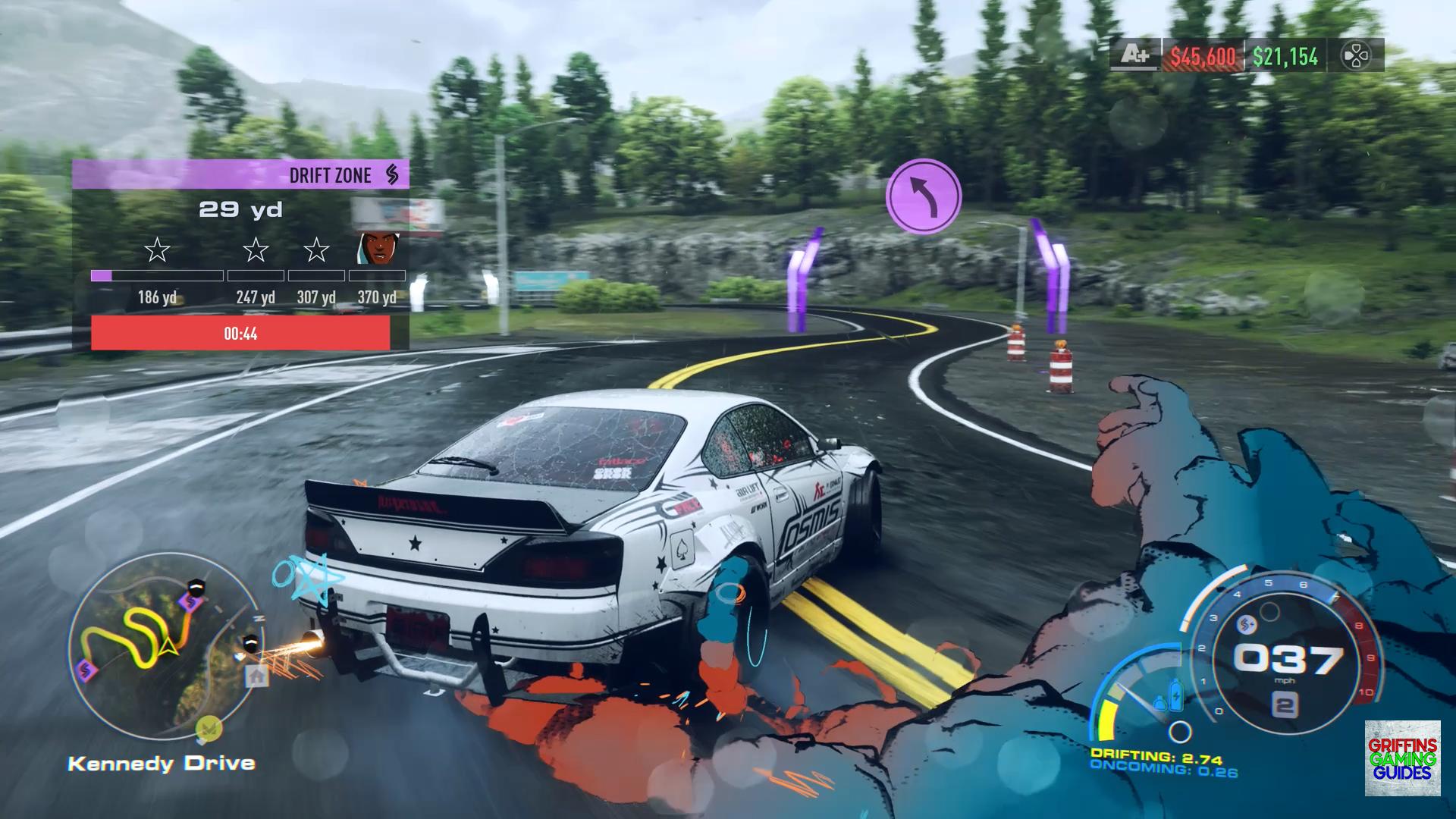Screen dimensions: 1456x819
Task: Click the purple left-turn arrow indicator
Action: click(x=923, y=196)
